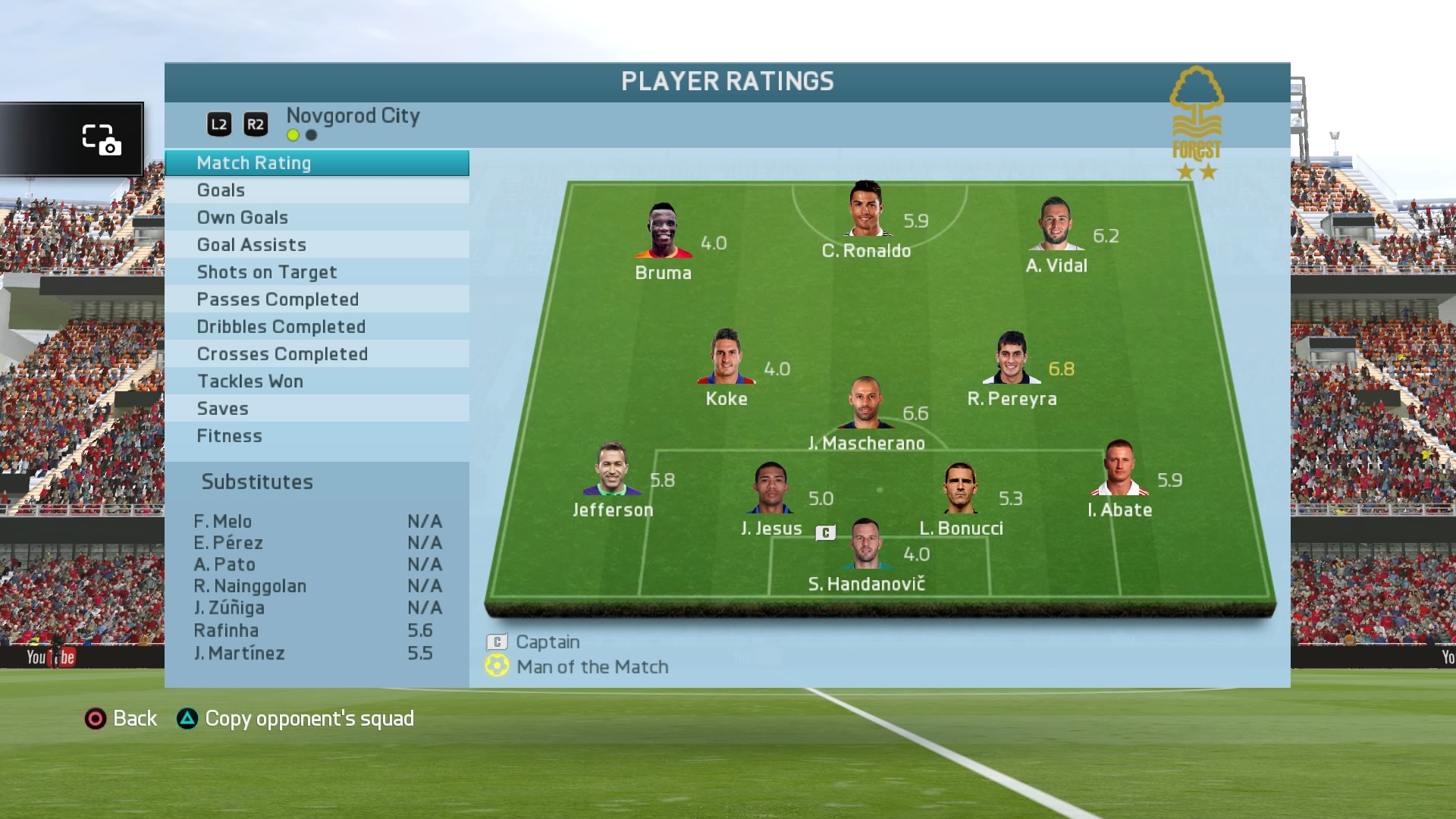The image size is (1456, 819).
Task: Choose the Tackles Won category
Action: (x=316, y=381)
